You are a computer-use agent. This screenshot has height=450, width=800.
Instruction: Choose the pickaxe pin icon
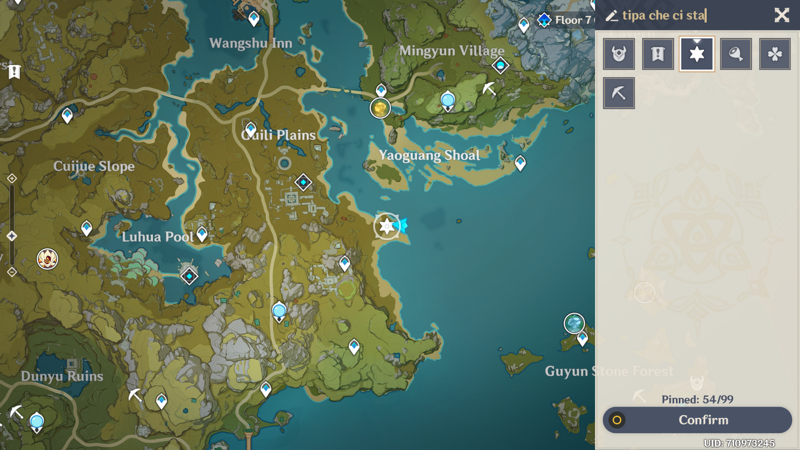coord(619,93)
